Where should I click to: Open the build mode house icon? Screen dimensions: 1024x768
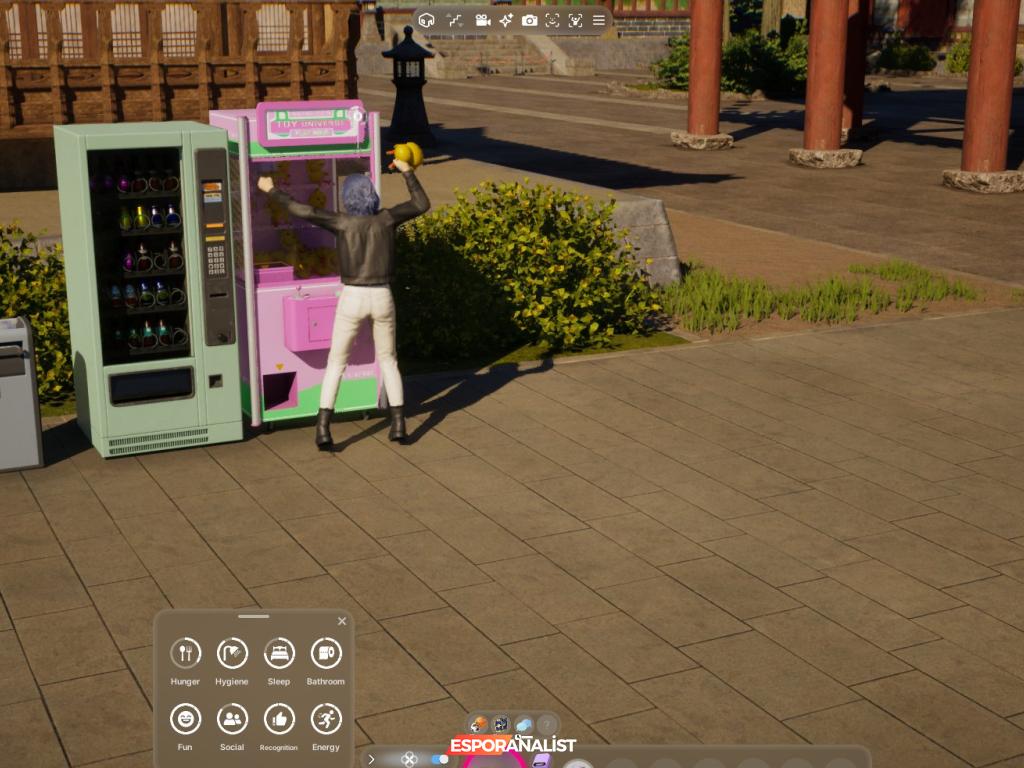point(427,20)
